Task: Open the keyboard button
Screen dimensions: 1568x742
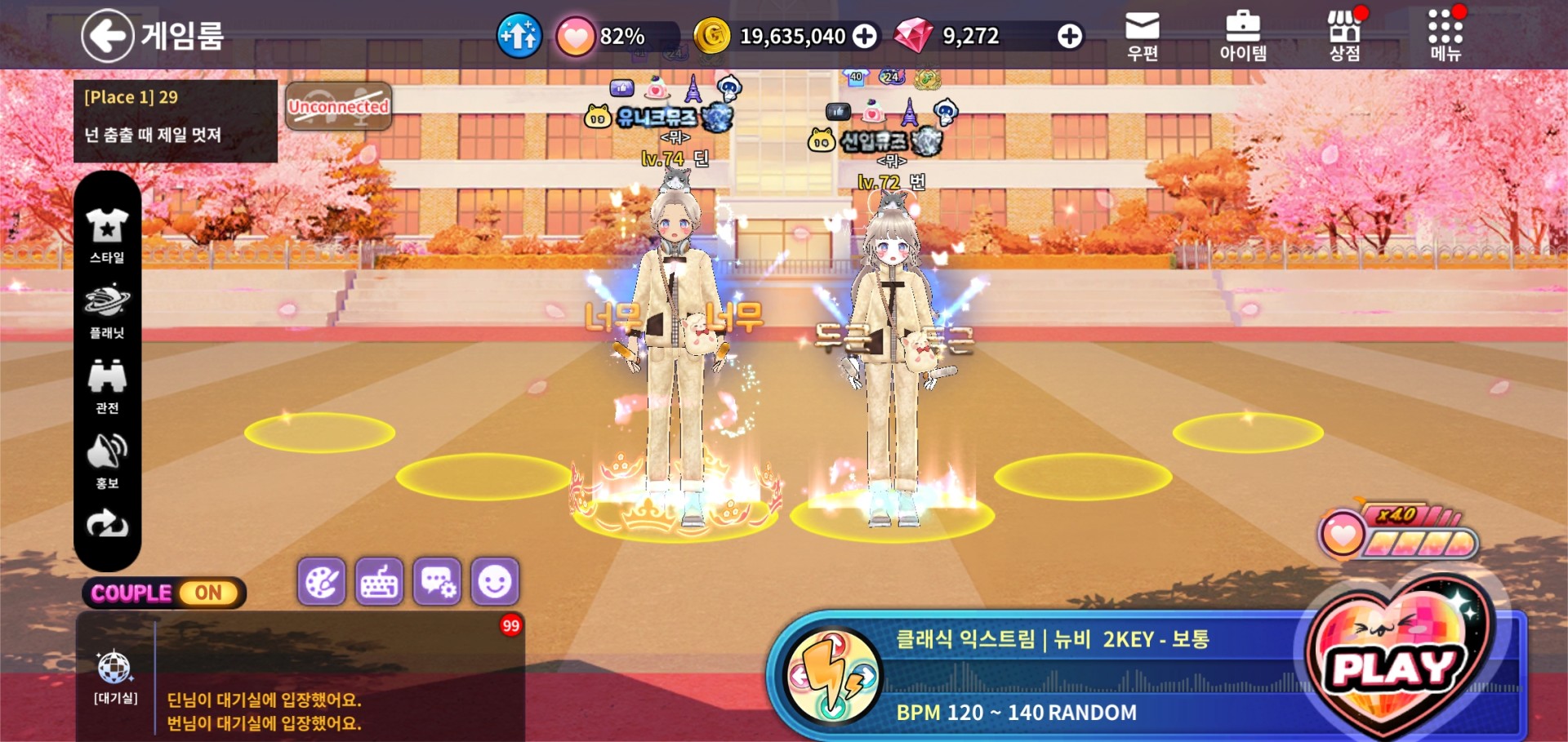Action: point(379,582)
